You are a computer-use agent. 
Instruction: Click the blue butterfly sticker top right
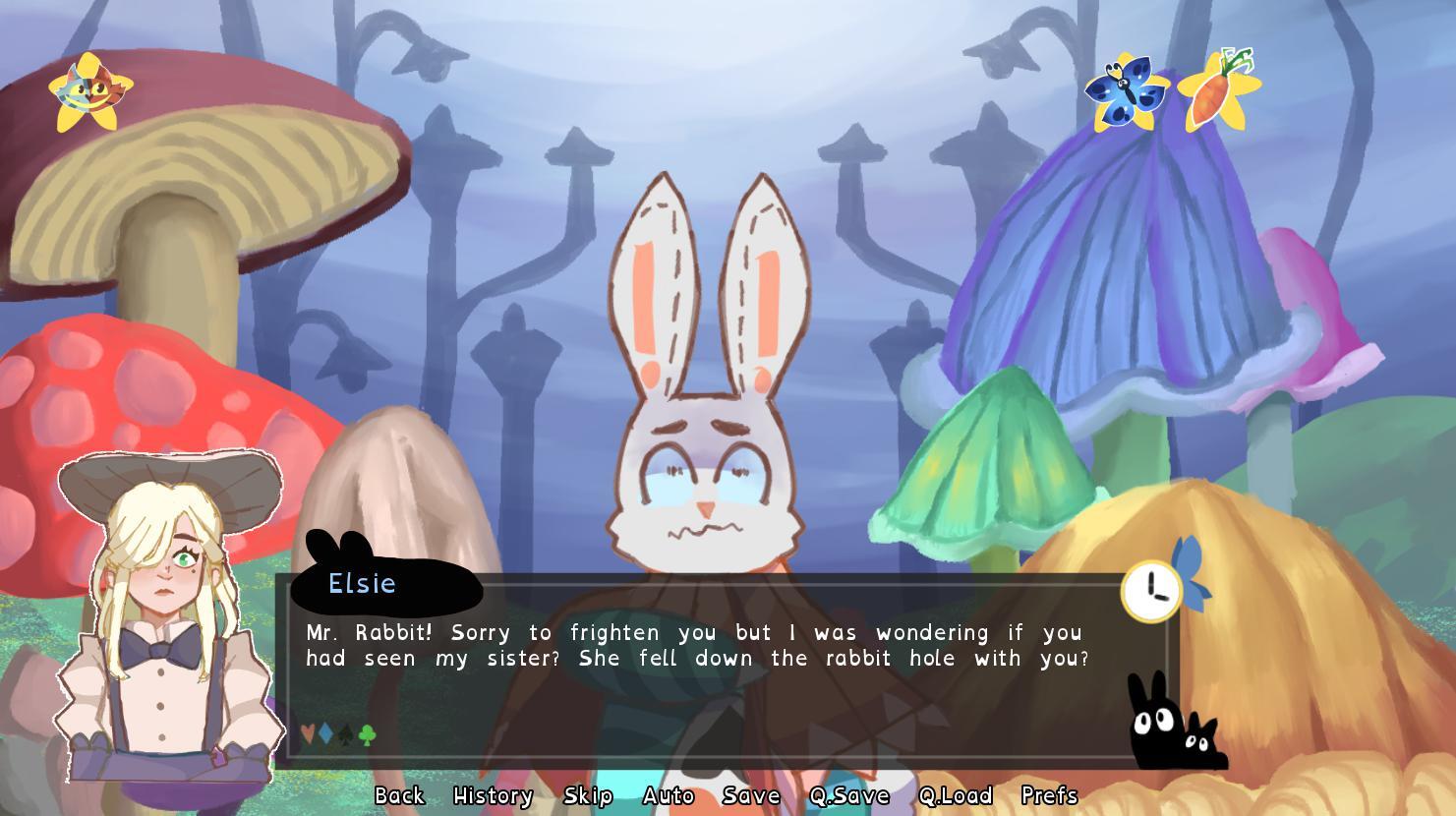click(1128, 91)
